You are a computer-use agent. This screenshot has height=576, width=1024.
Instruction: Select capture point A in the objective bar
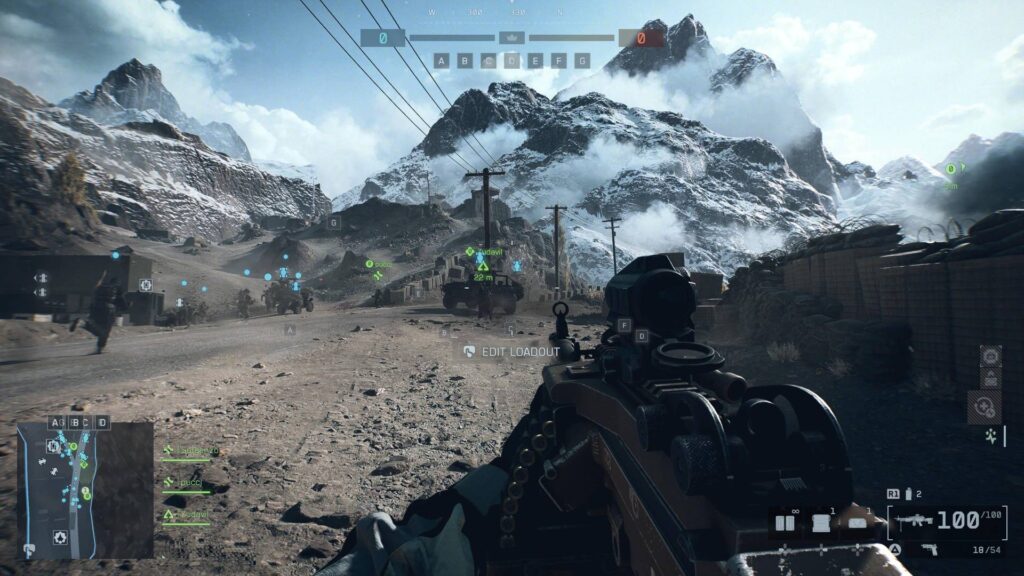coord(441,60)
